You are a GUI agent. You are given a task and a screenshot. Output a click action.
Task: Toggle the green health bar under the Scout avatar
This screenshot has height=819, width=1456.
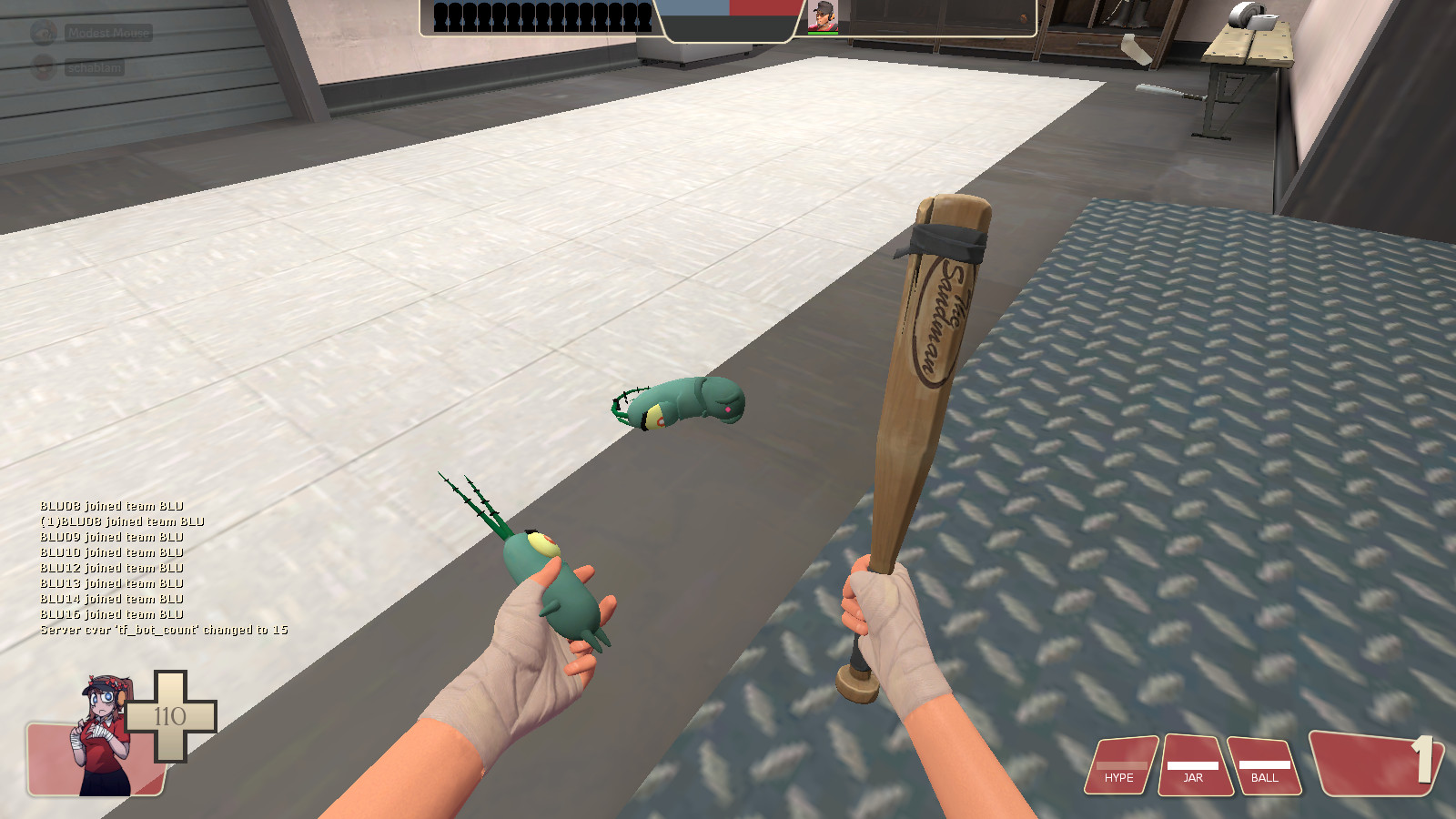822,34
